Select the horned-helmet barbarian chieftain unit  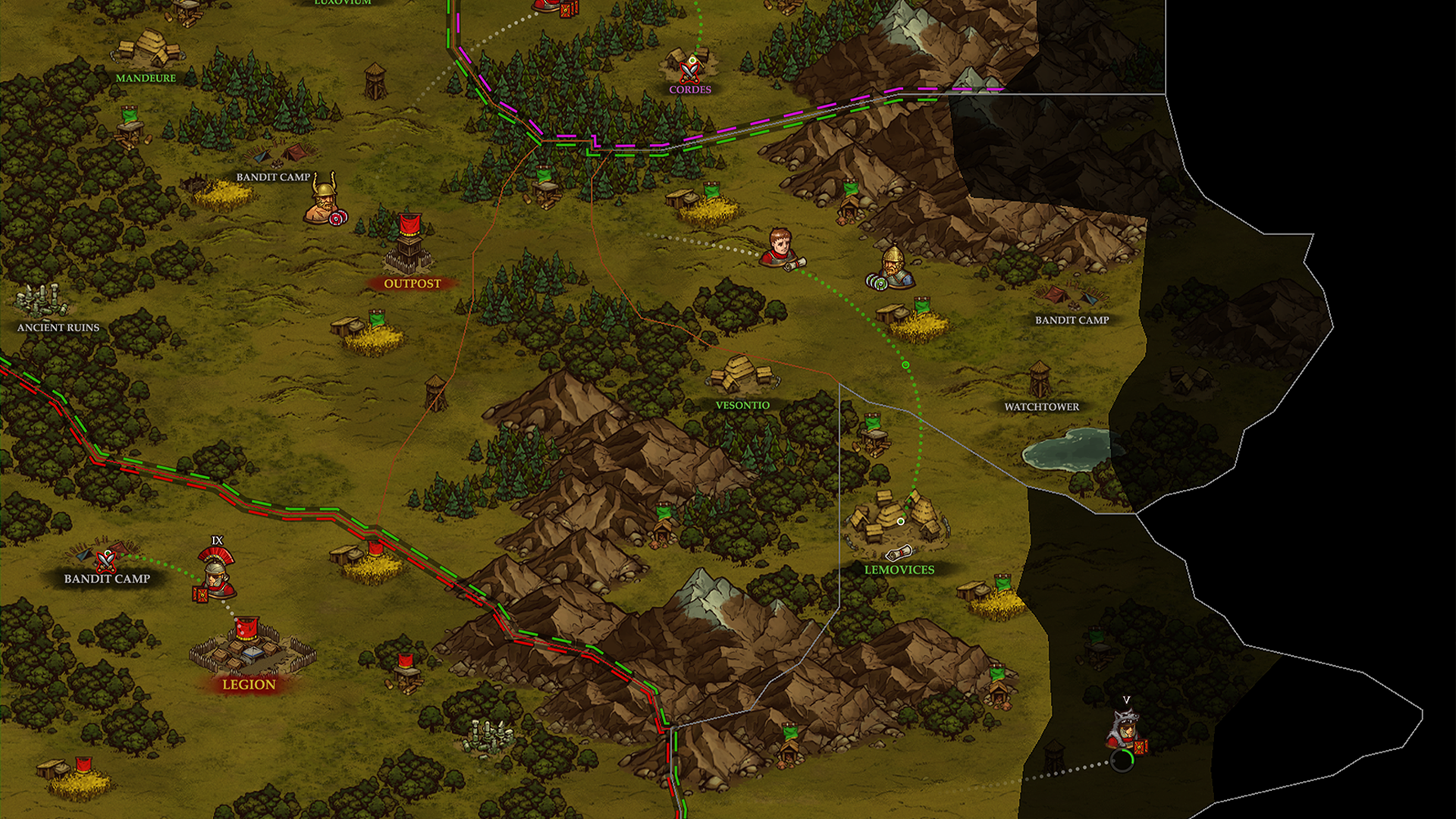point(325,200)
